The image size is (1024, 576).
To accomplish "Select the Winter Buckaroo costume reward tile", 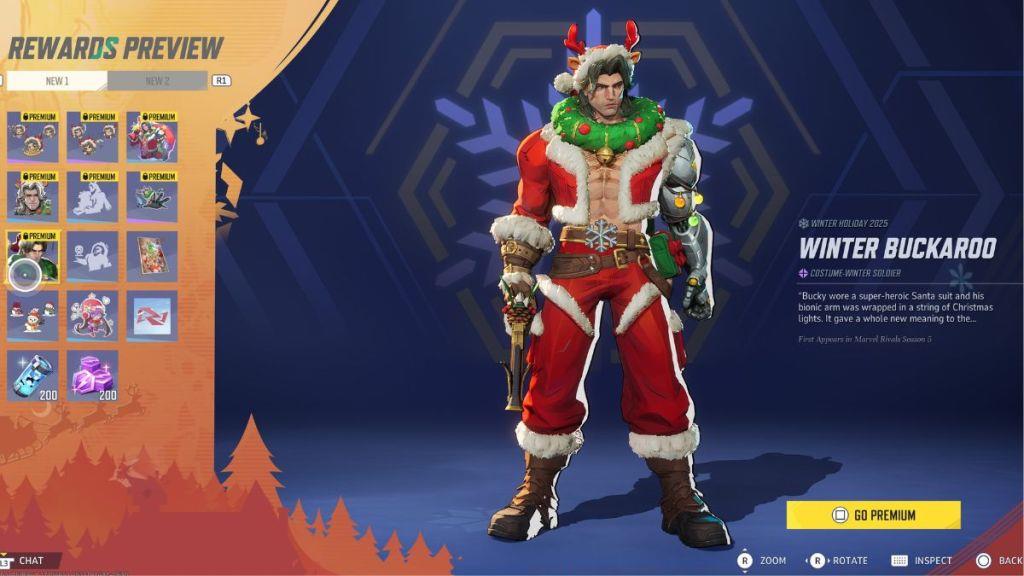I will coord(33,257).
